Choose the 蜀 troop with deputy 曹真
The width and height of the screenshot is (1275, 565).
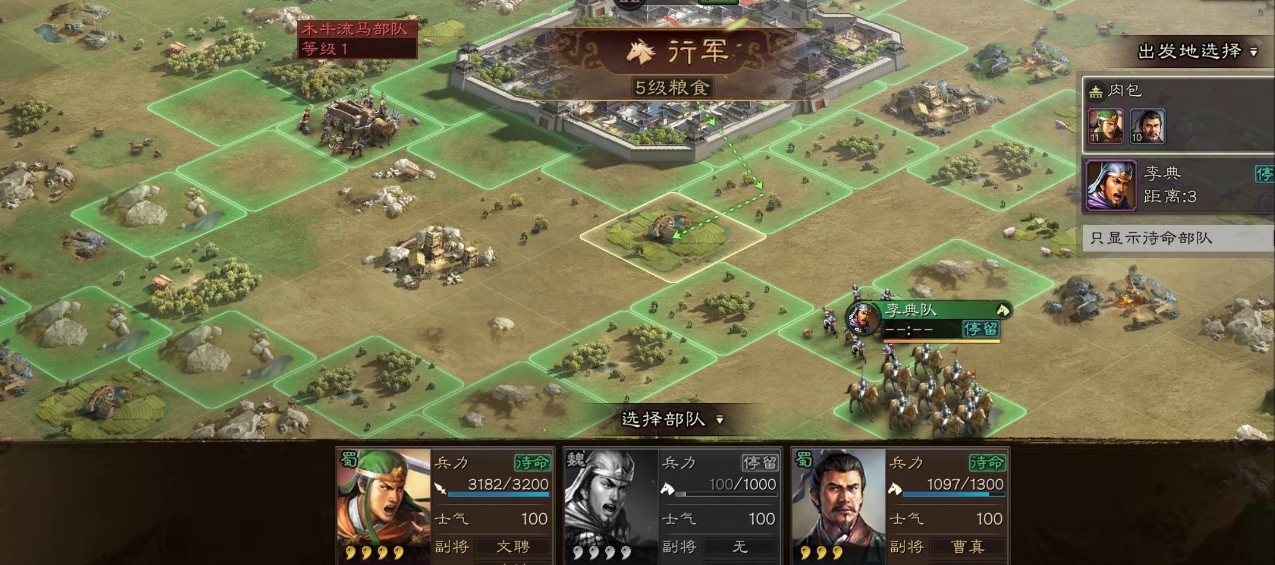900,505
